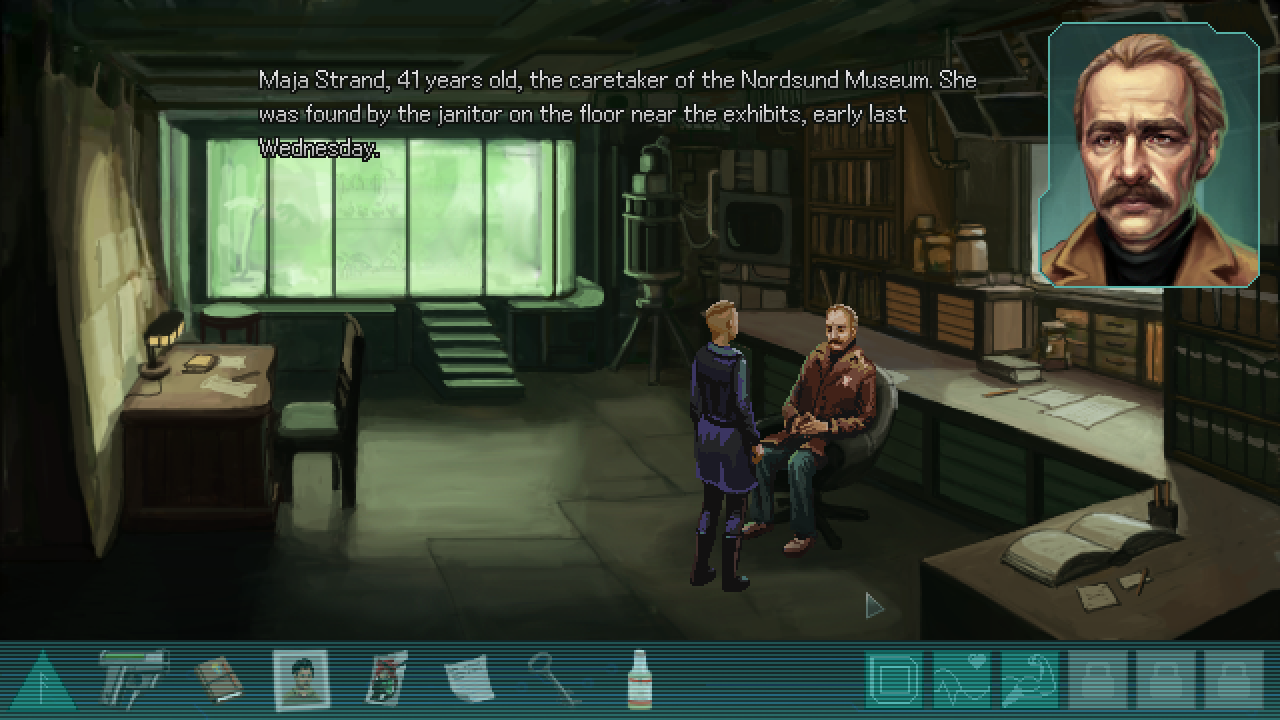
Task: Activate the flexed arm strength augmentation
Action: (x=1030, y=681)
